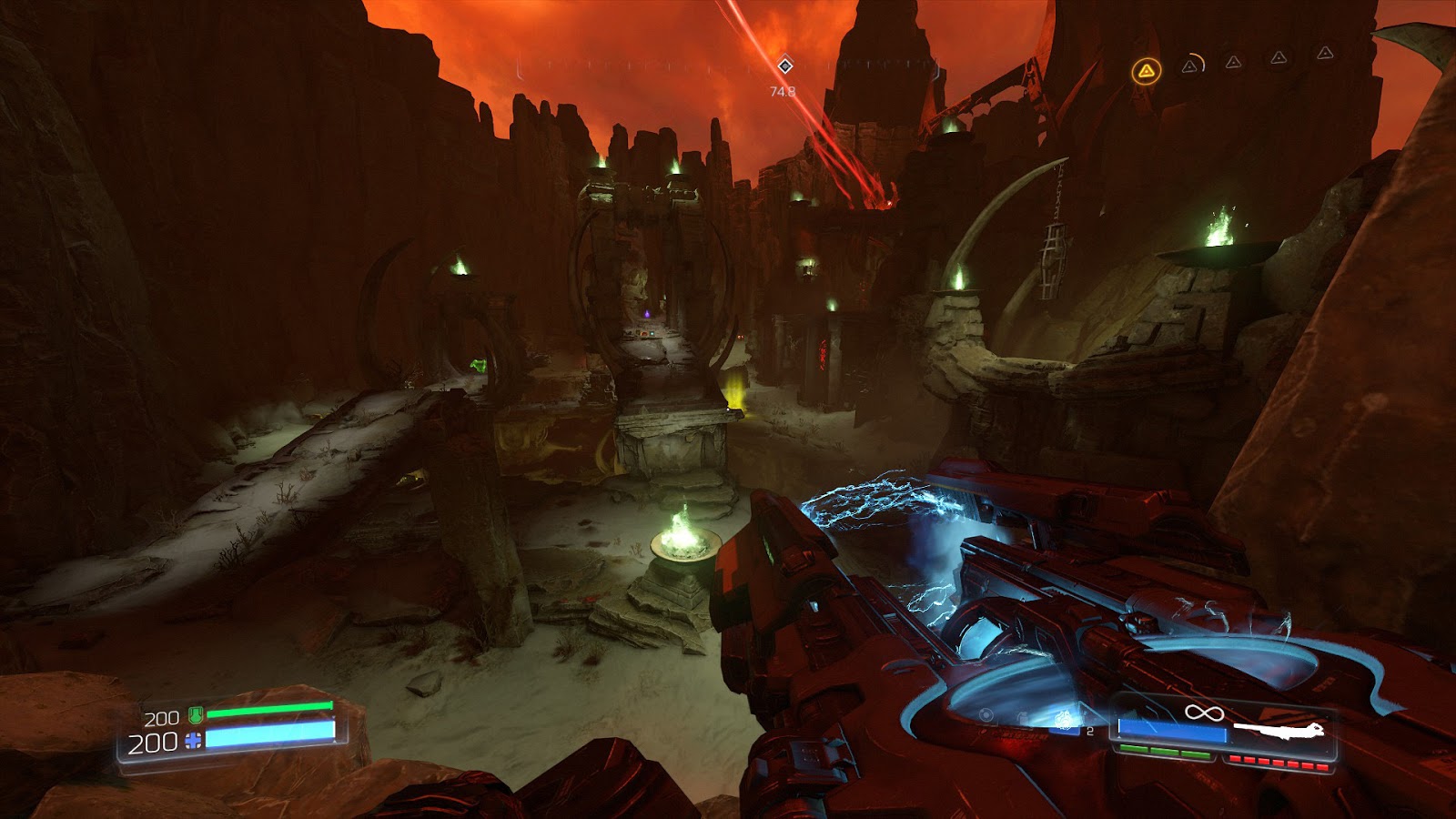Viewport: 1456px width, 819px height.
Task: Click the triangle icon with charging arc
Action: (1192, 66)
